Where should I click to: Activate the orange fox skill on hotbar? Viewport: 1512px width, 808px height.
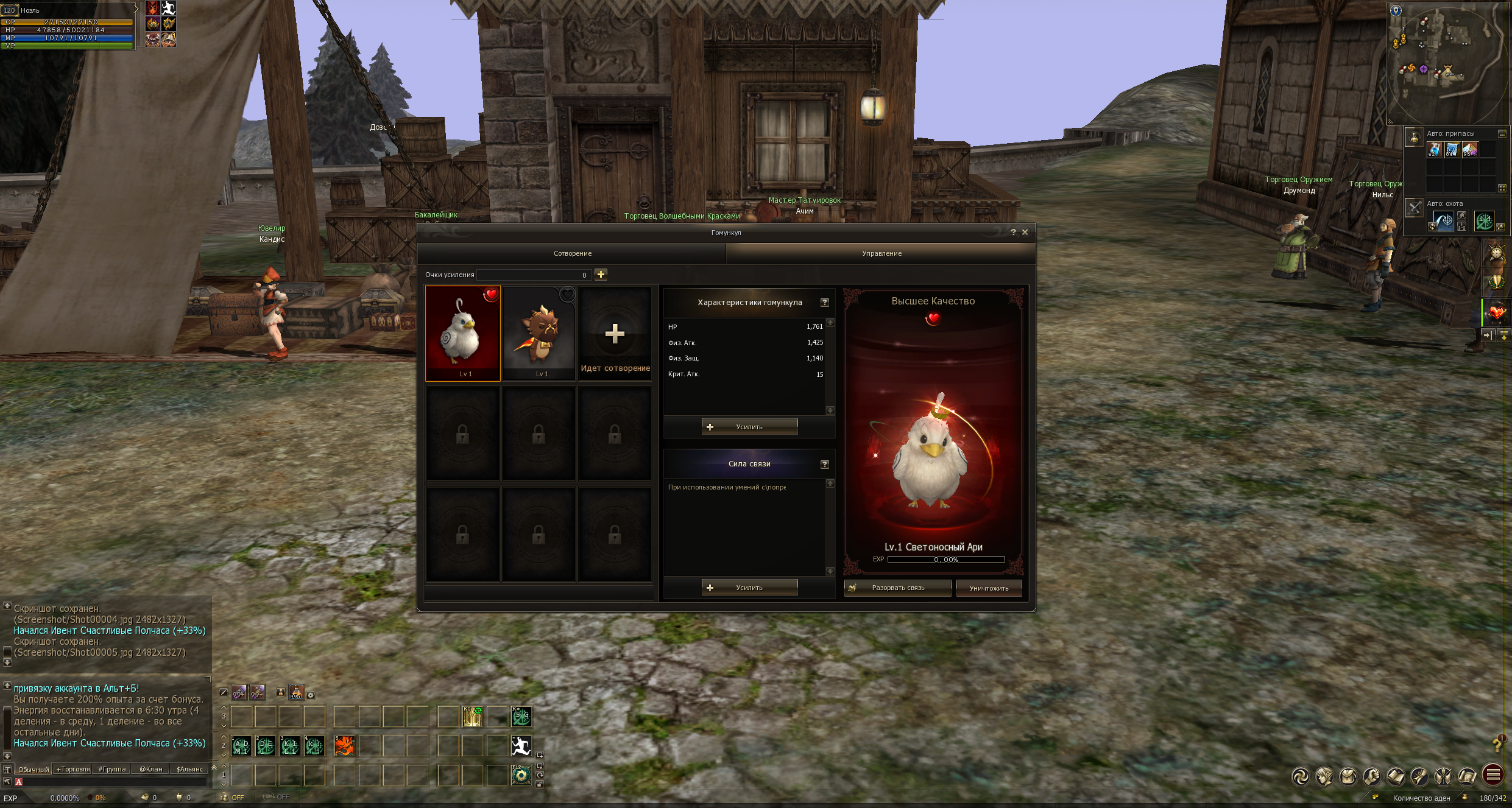point(344,745)
